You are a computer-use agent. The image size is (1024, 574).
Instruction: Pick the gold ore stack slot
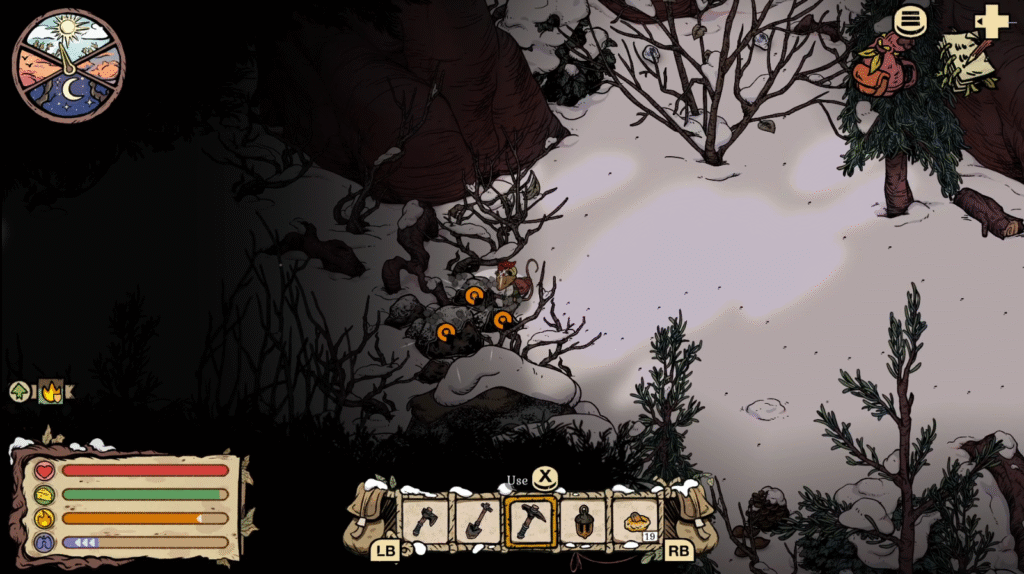[636, 521]
